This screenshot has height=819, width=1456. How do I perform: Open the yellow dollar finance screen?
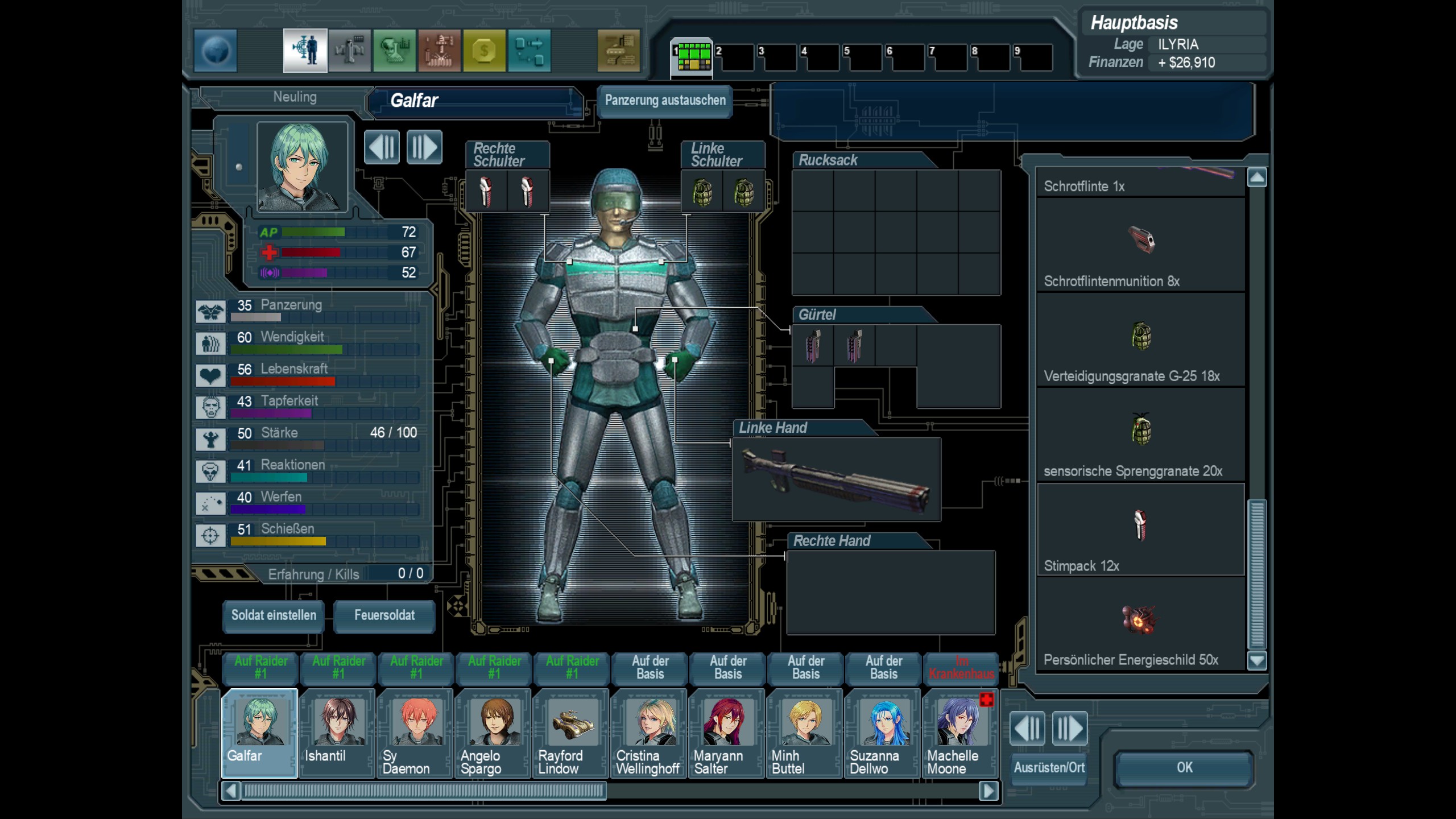pos(484,51)
